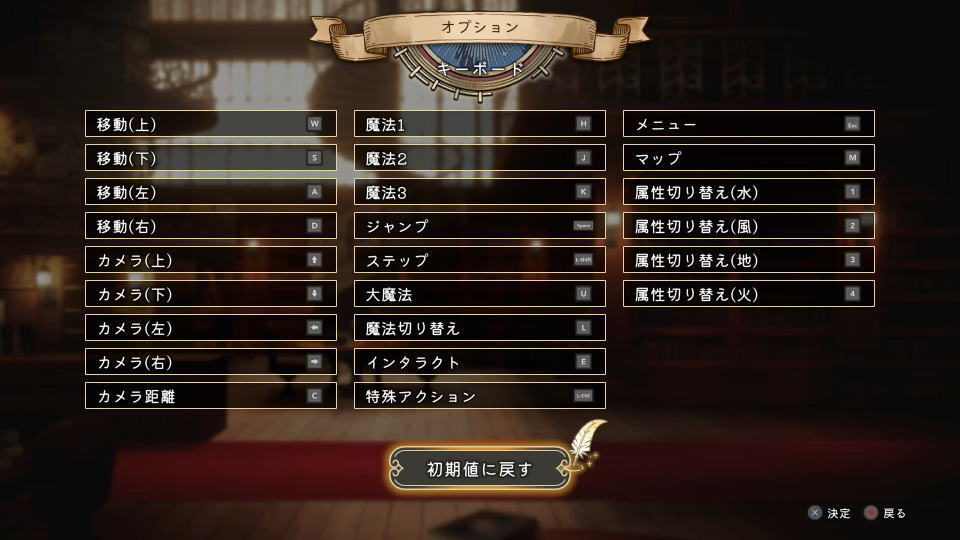Rebind the 特殊アクション action
The height and width of the screenshot is (540, 960).
(x=479, y=396)
